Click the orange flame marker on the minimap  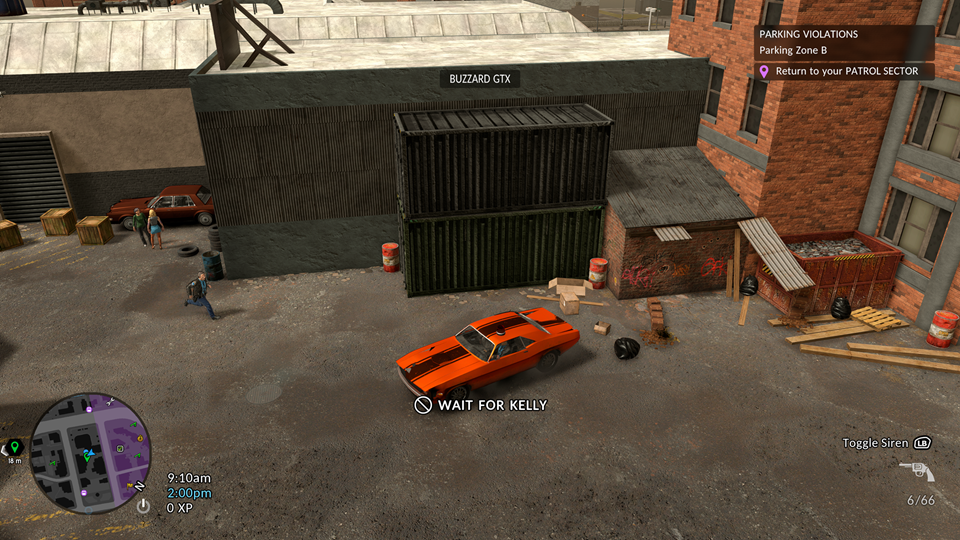tap(138, 438)
